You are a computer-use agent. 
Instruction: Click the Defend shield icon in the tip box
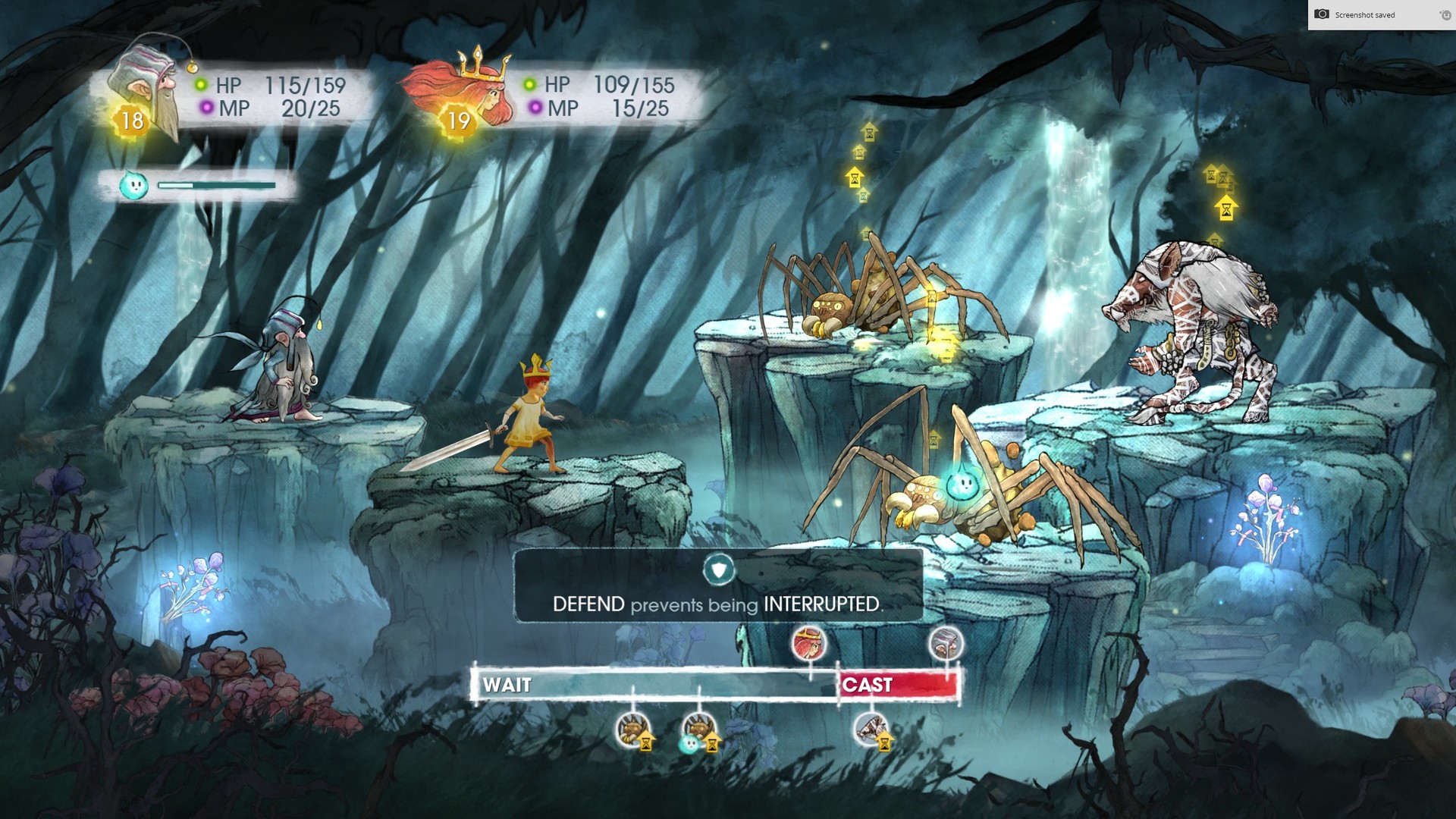(x=718, y=569)
